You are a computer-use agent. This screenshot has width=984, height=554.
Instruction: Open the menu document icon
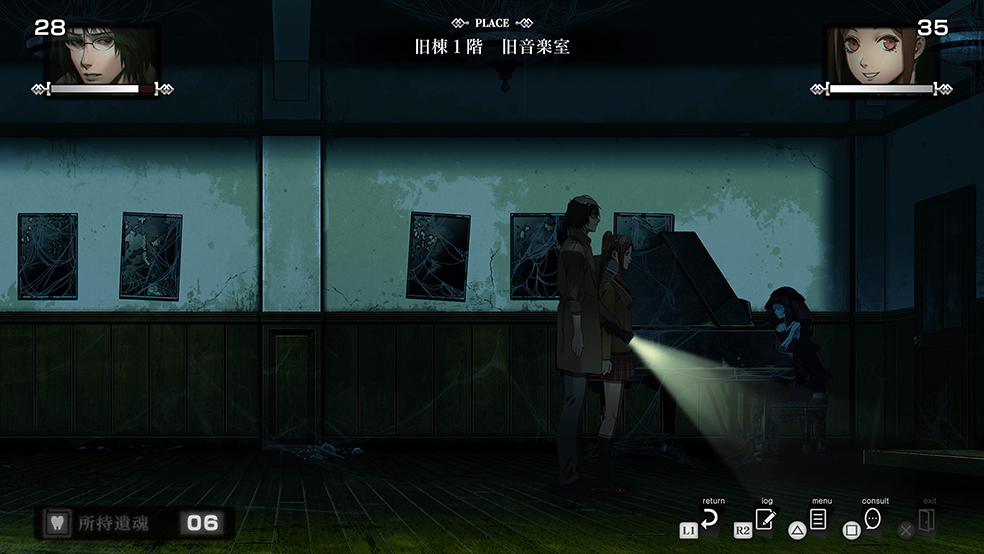818,520
